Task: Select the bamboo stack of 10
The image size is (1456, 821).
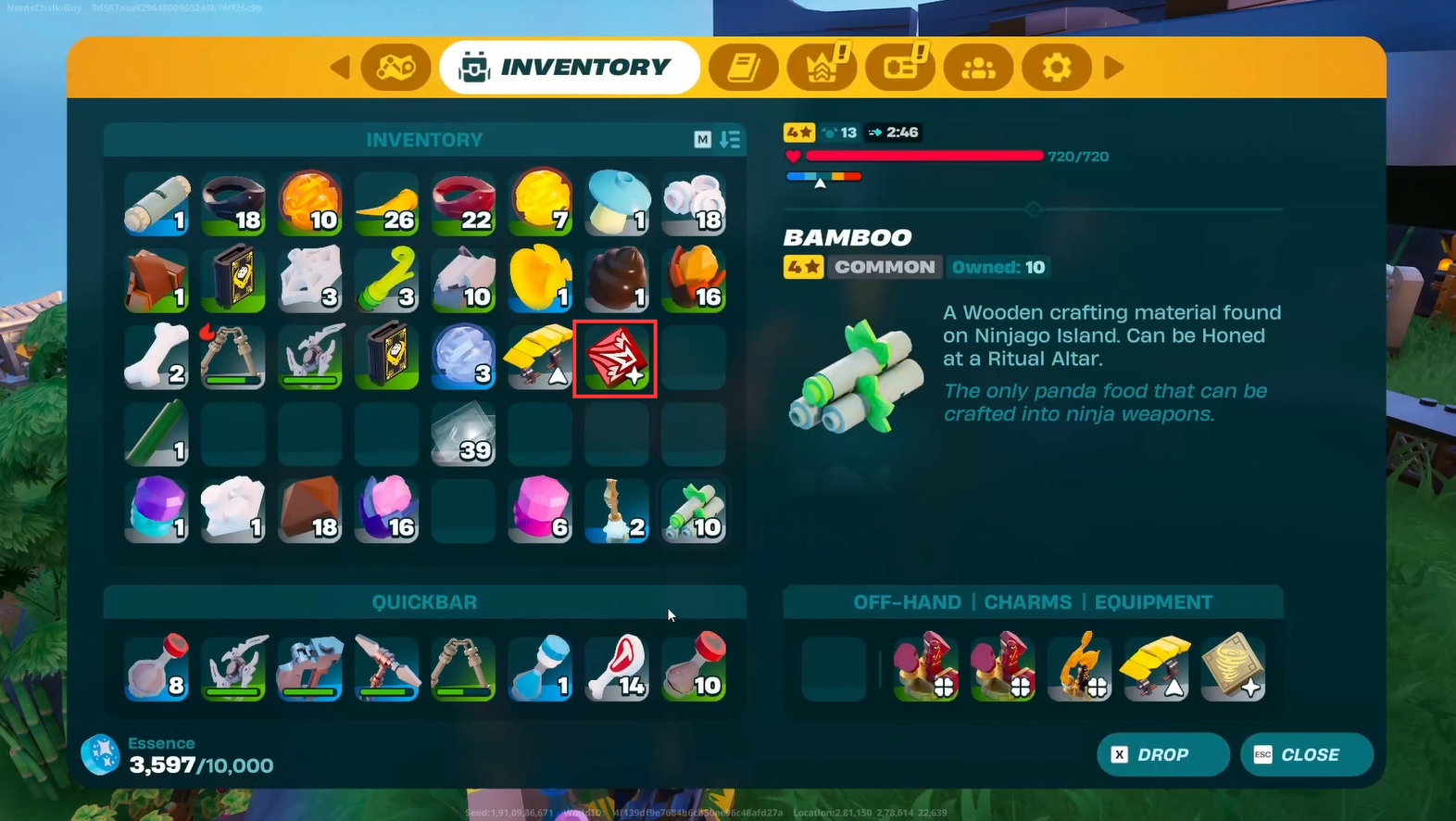Action: (x=694, y=512)
